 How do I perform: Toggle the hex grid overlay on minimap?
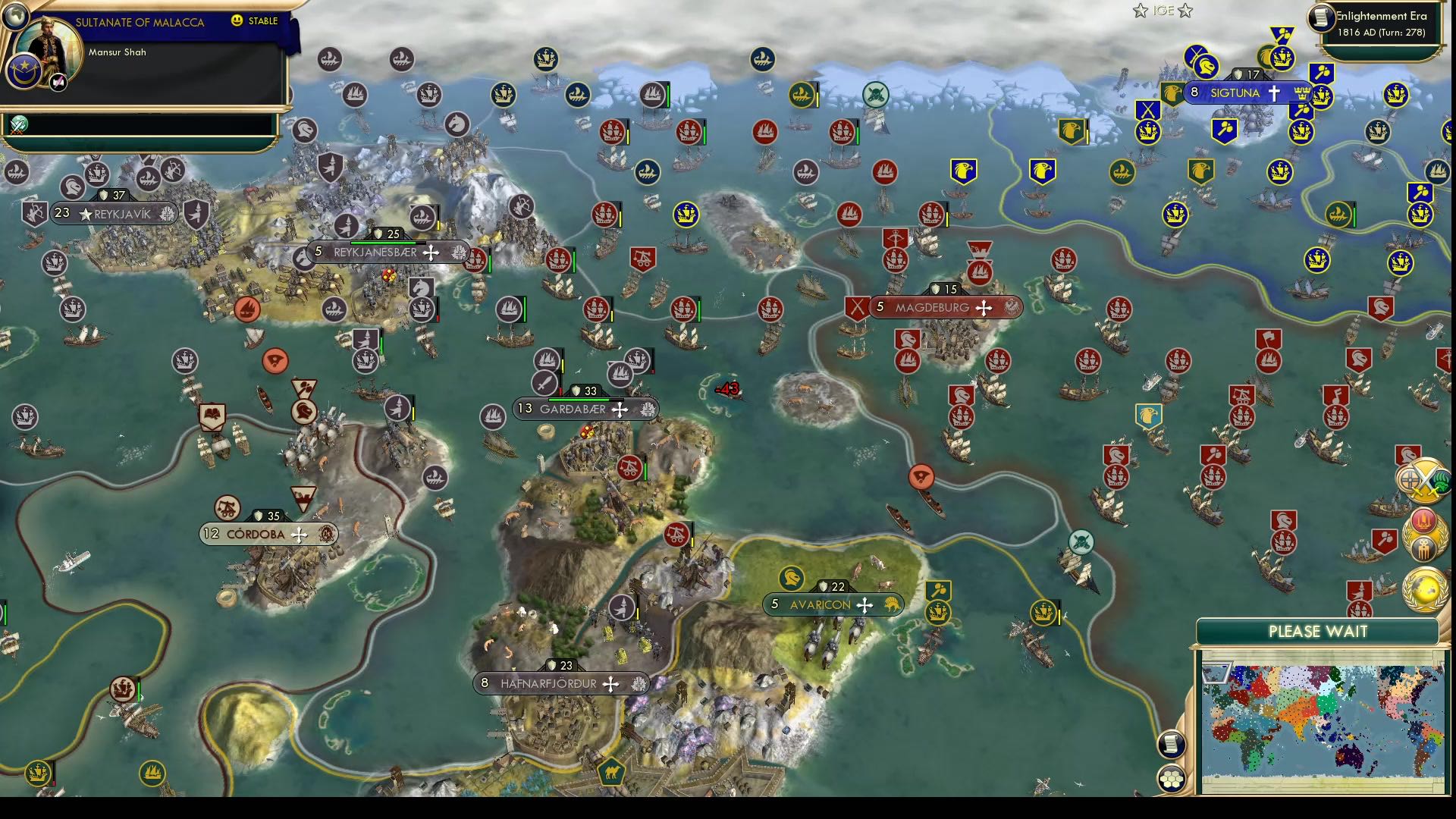[1172, 778]
